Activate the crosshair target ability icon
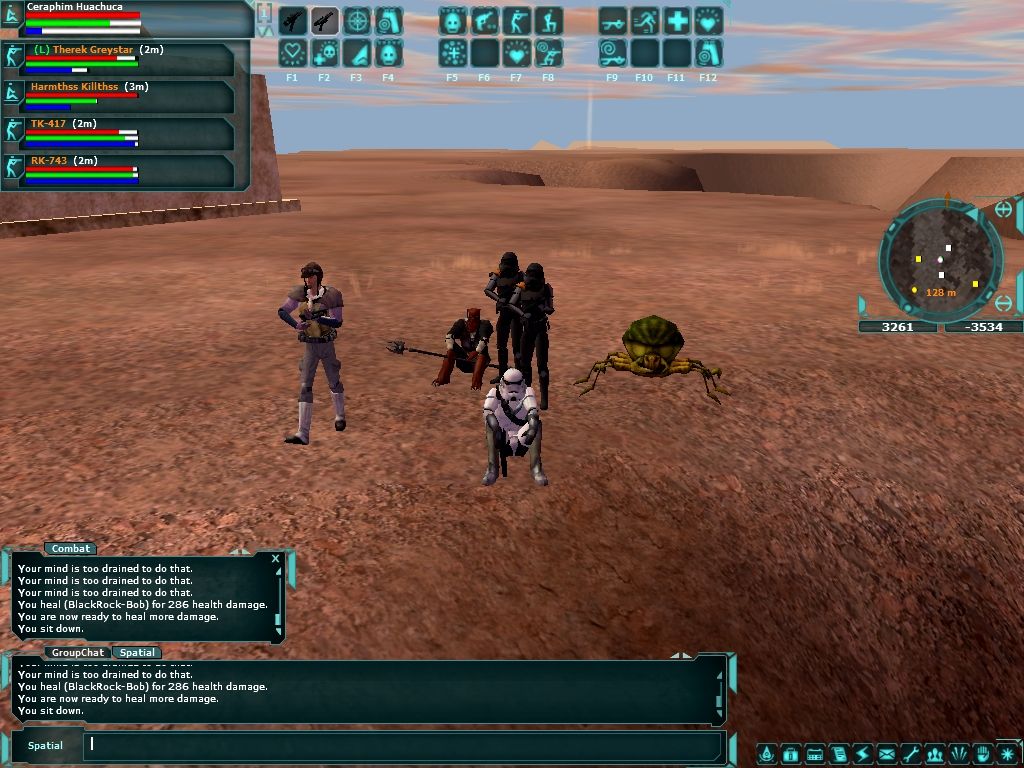The width and height of the screenshot is (1024, 768). tap(356, 21)
